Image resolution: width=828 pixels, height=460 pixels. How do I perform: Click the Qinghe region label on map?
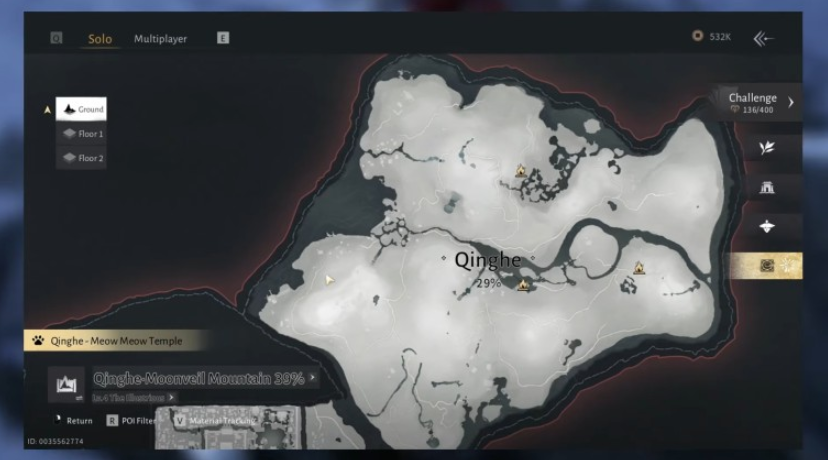pos(488,260)
